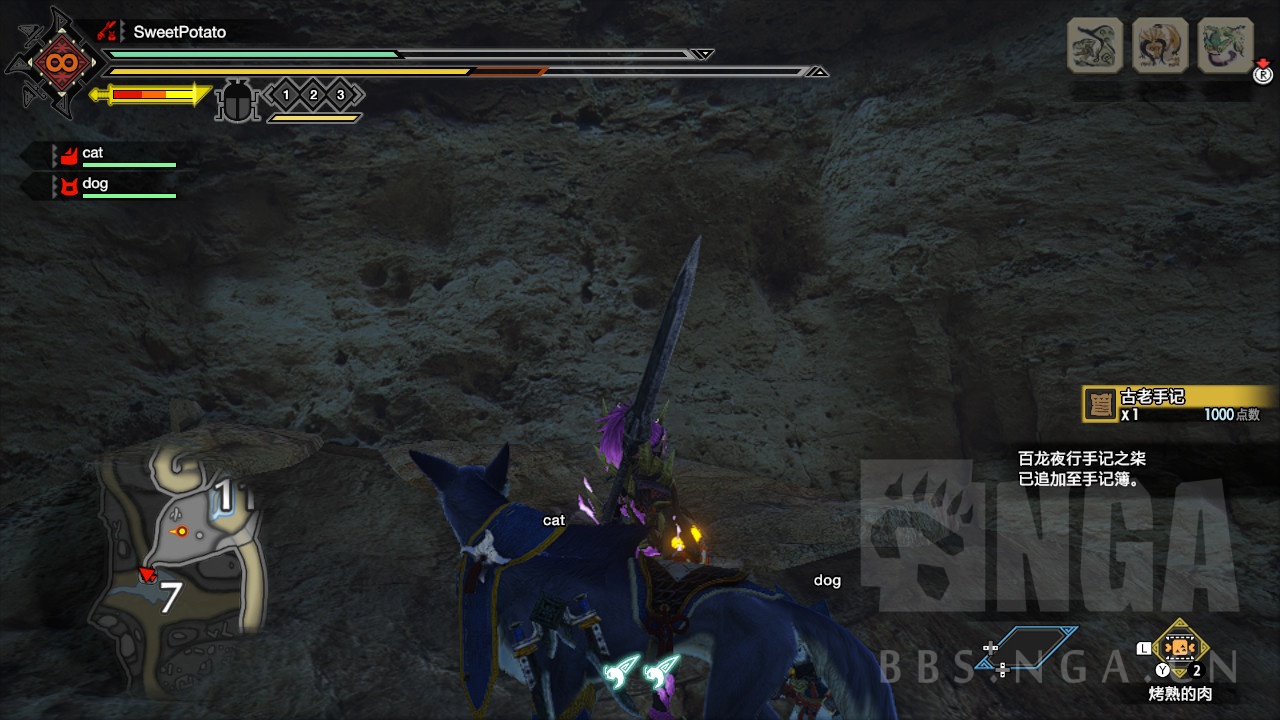Viewport: 1280px width, 720px height.
Task: Click the Wirebug beetle icon
Action: [x=238, y=101]
